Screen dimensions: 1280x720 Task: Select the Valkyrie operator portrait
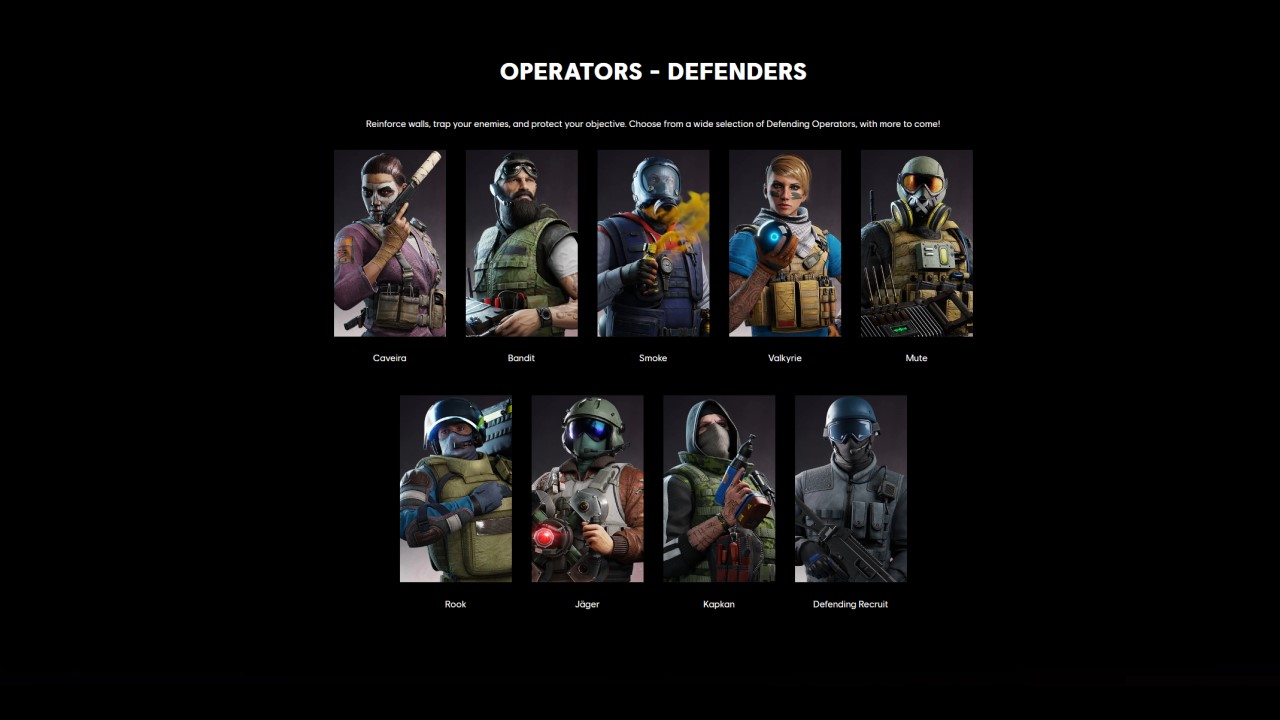pos(785,243)
